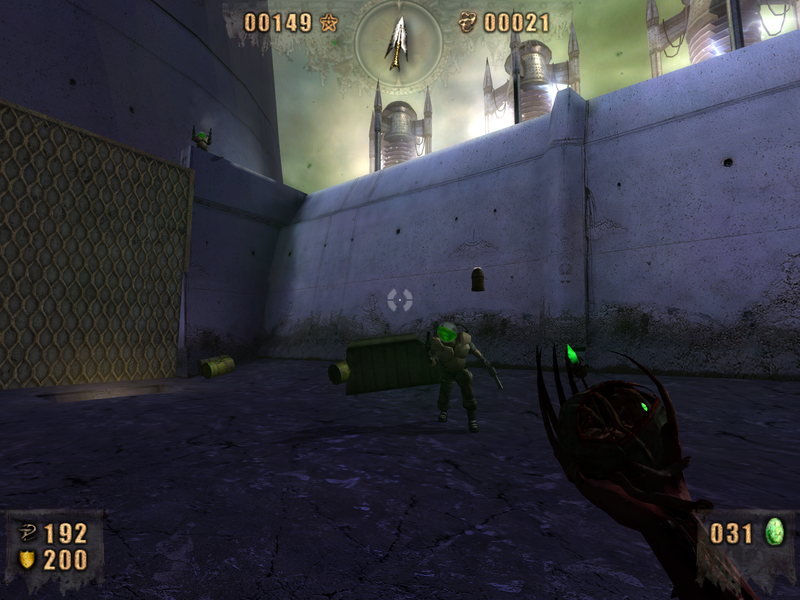Click the swirl icon beside 00021
Screen dimensions: 800x600
click(x=468, y=22)
